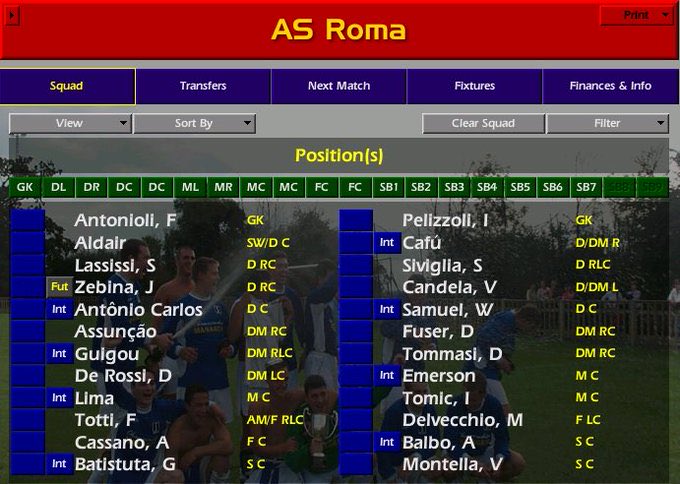Open Finances & Info tab

pos(610,86)
